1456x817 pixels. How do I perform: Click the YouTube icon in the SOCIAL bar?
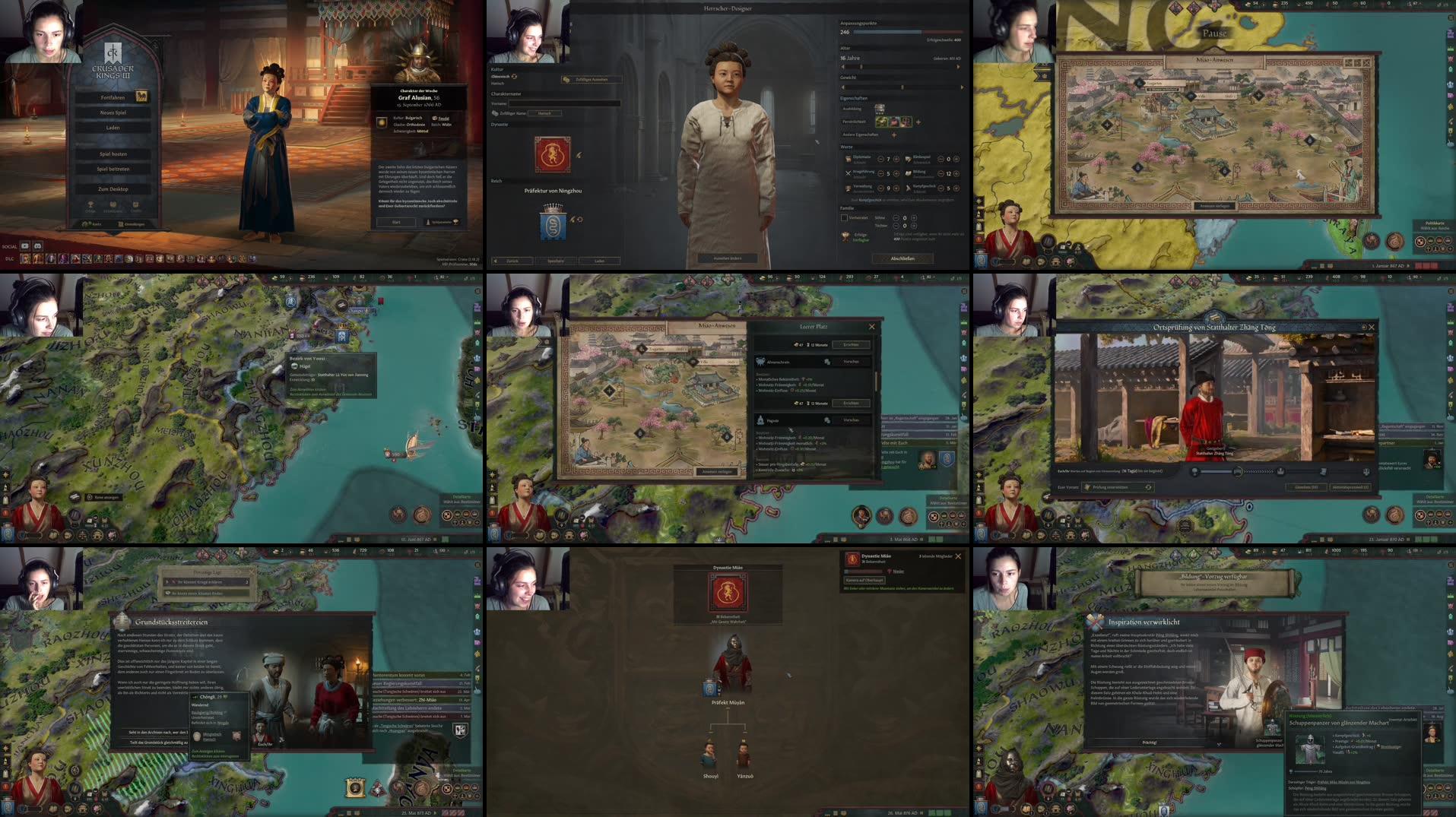pyautogui.click(x=24, y=246)
